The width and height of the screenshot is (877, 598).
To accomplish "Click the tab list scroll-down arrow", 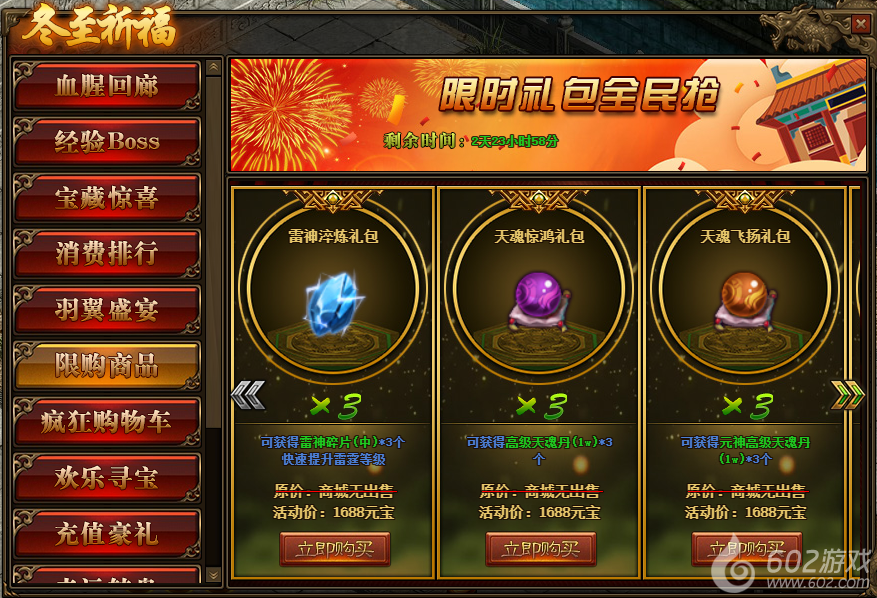I will click(x=213, y=574).
